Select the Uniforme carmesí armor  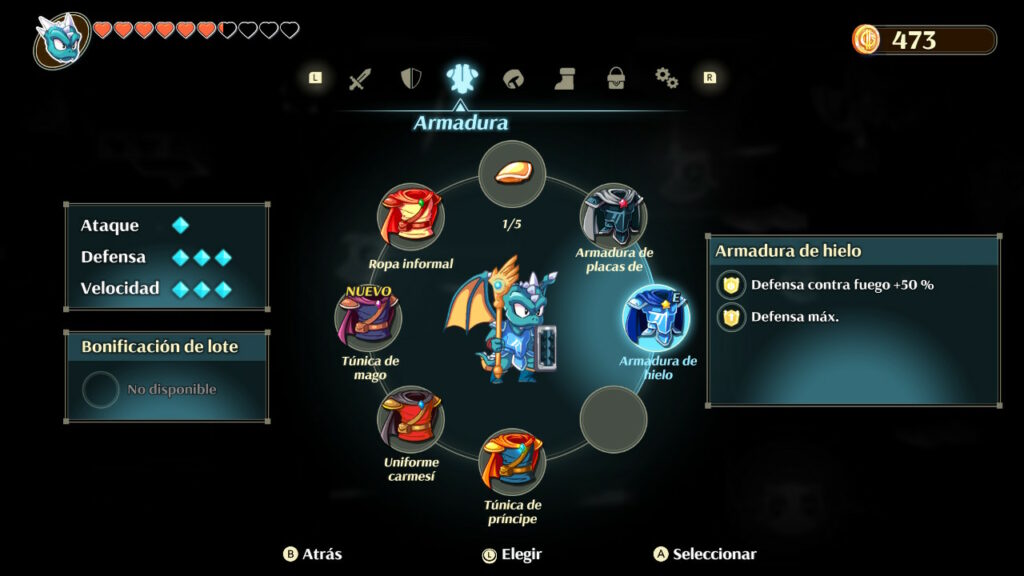coord(411,419)
